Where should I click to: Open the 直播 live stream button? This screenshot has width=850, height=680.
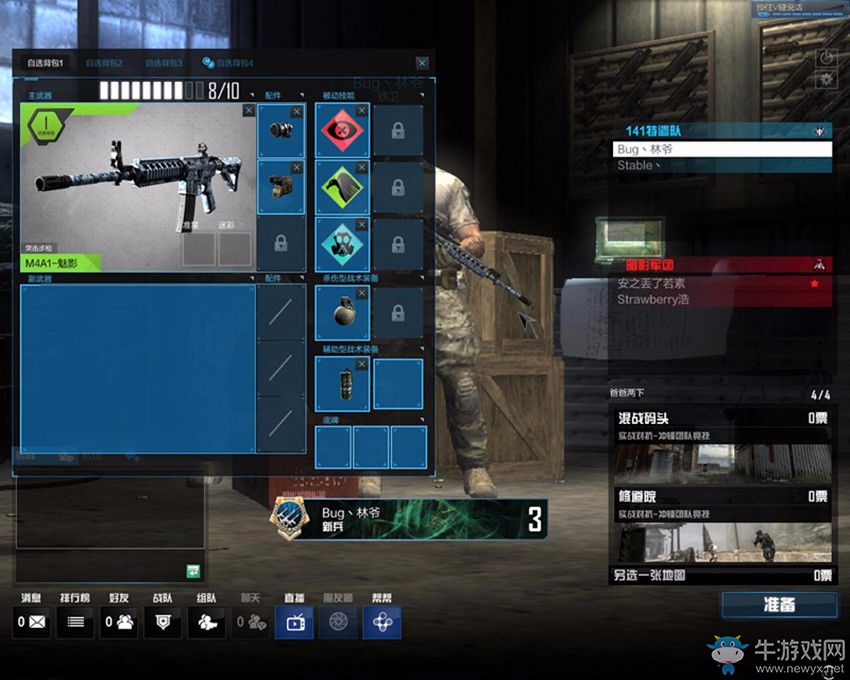tap(294, 622)
